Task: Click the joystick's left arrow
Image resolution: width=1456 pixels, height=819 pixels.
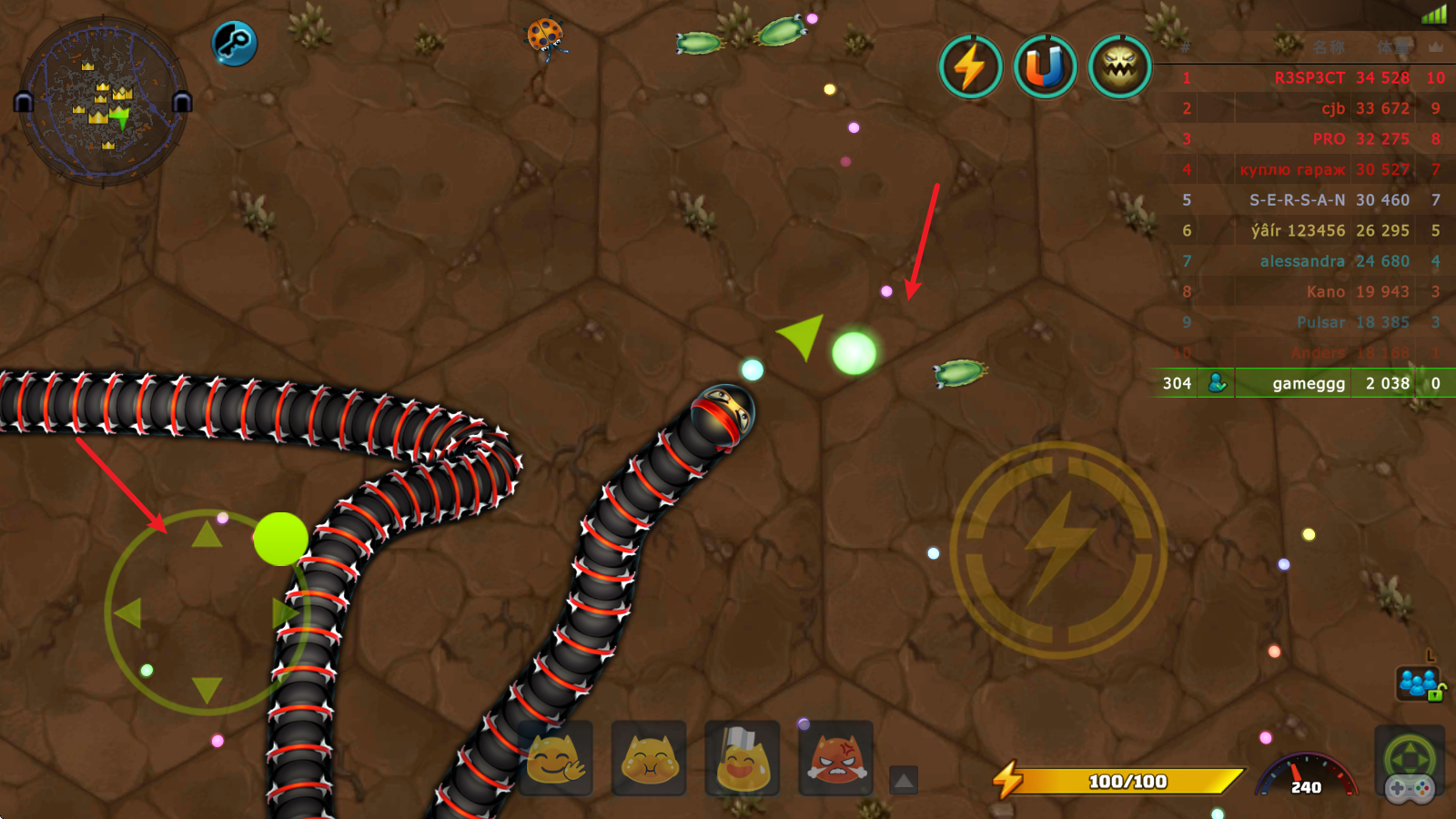Action: pos(128,612)
